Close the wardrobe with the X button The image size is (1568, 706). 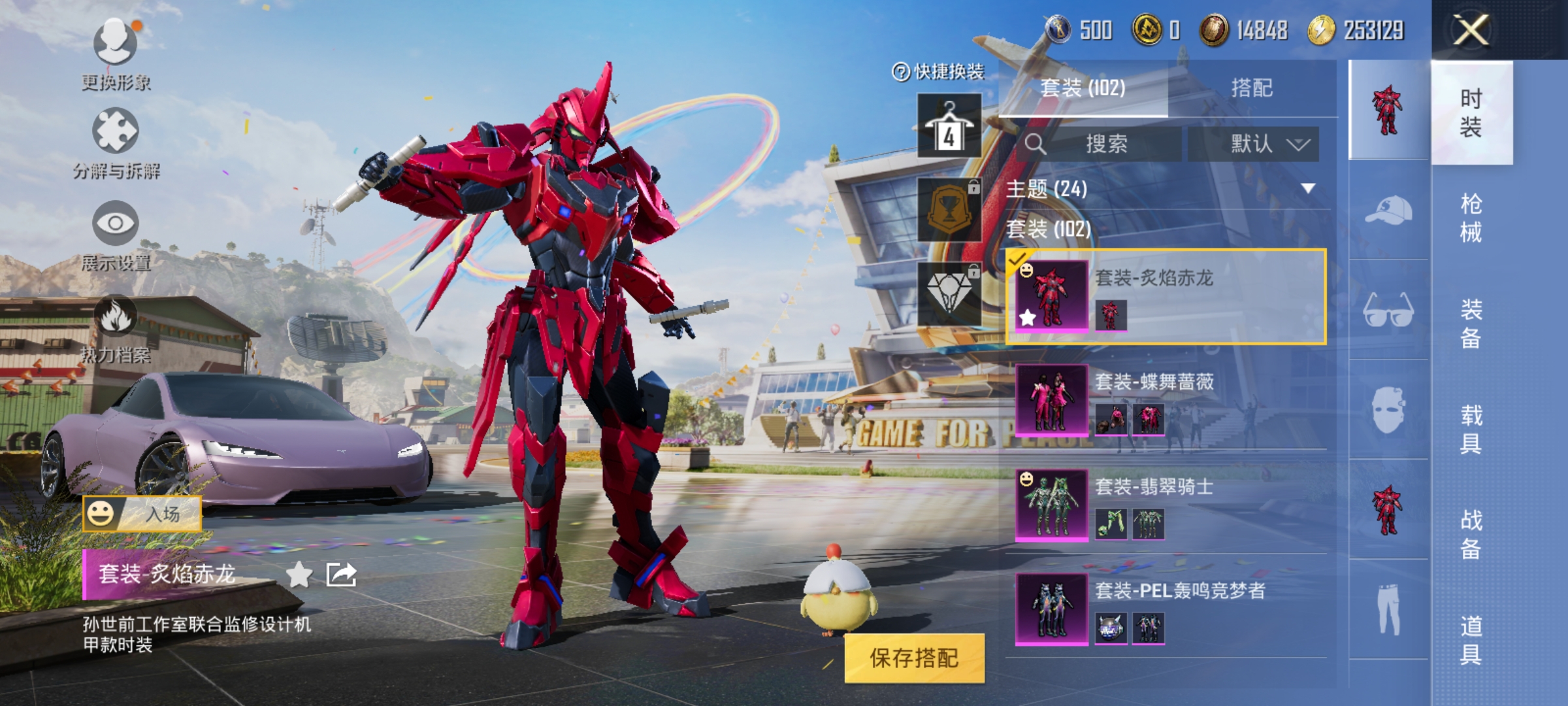click(1470, 30)
